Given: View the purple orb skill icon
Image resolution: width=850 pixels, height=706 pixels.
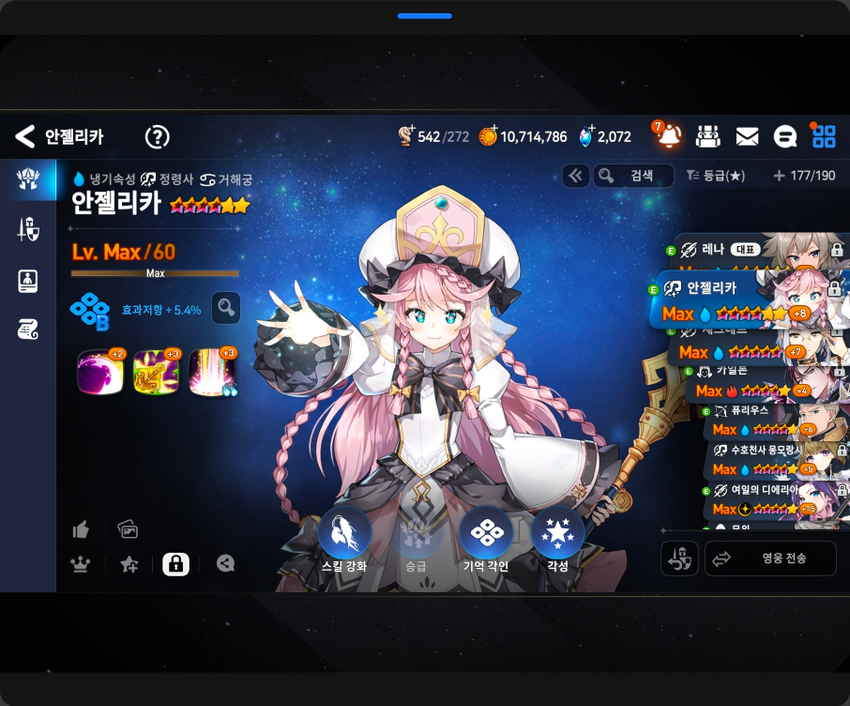Looking at the screenshot, I should click(x=98, y=372).
